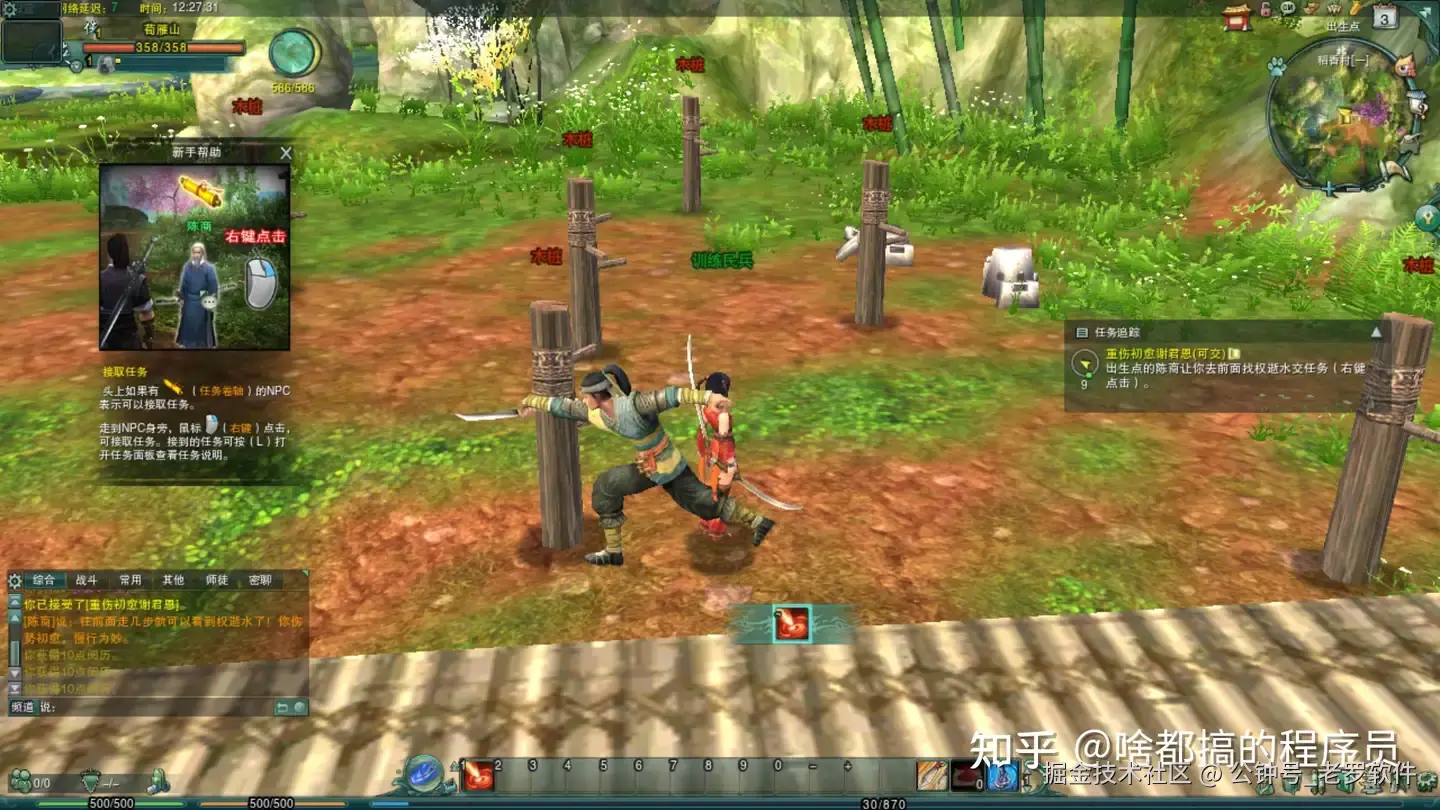Select the 综合 chat tab
The height and width of the screenshot is (810, 1440).
[x=44, y=580]
